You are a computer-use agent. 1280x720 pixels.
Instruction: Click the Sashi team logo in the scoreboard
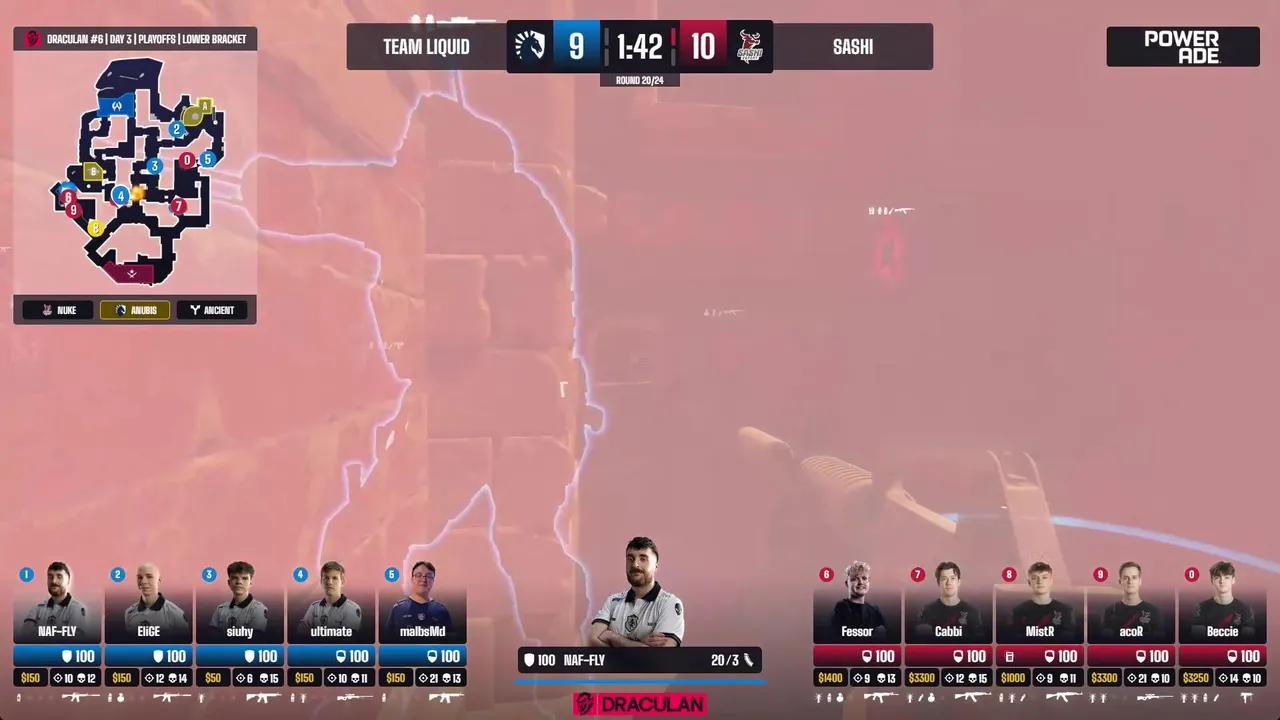click(x=749, y=46)
